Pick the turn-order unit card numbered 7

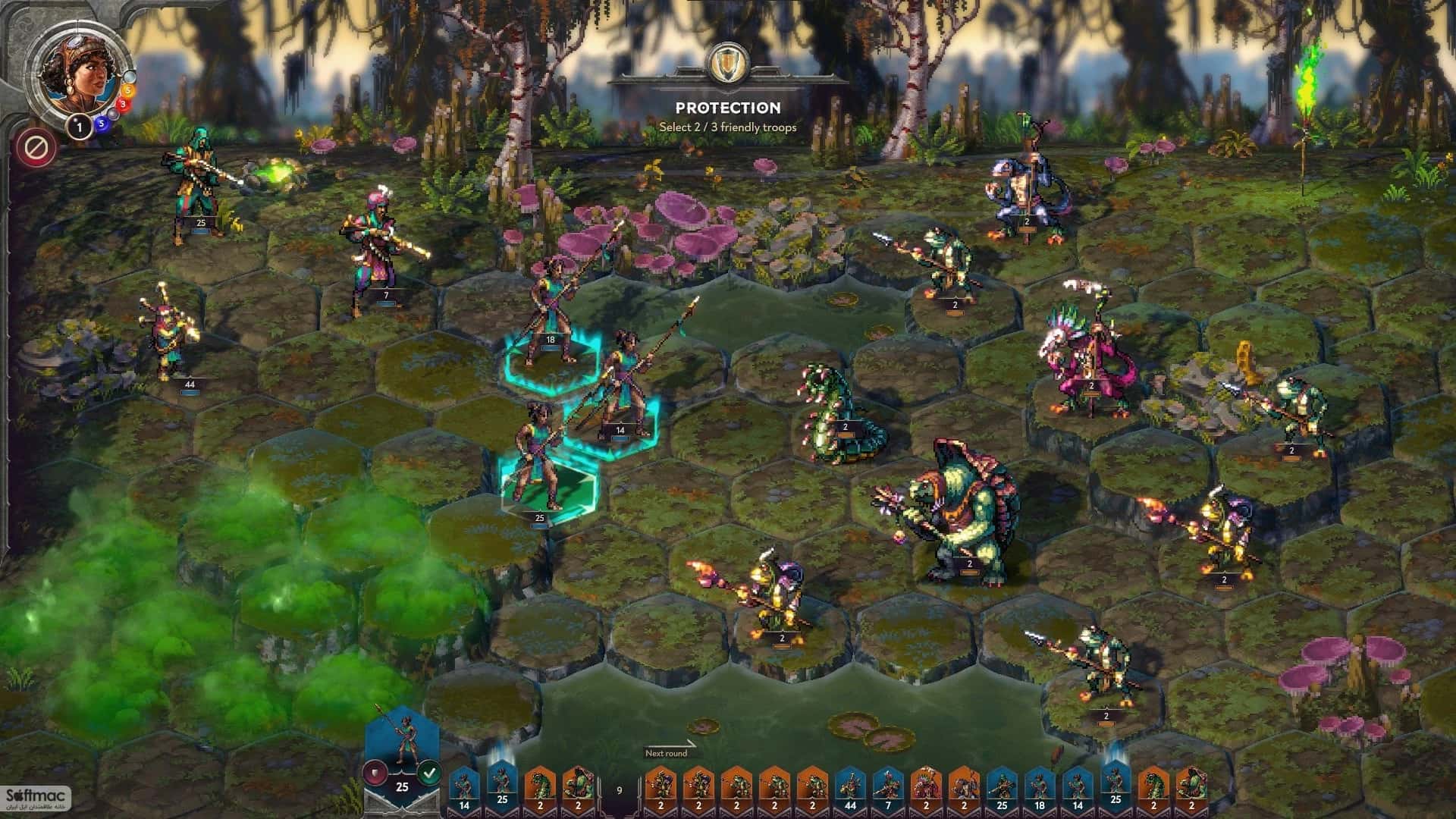point(888,790)
